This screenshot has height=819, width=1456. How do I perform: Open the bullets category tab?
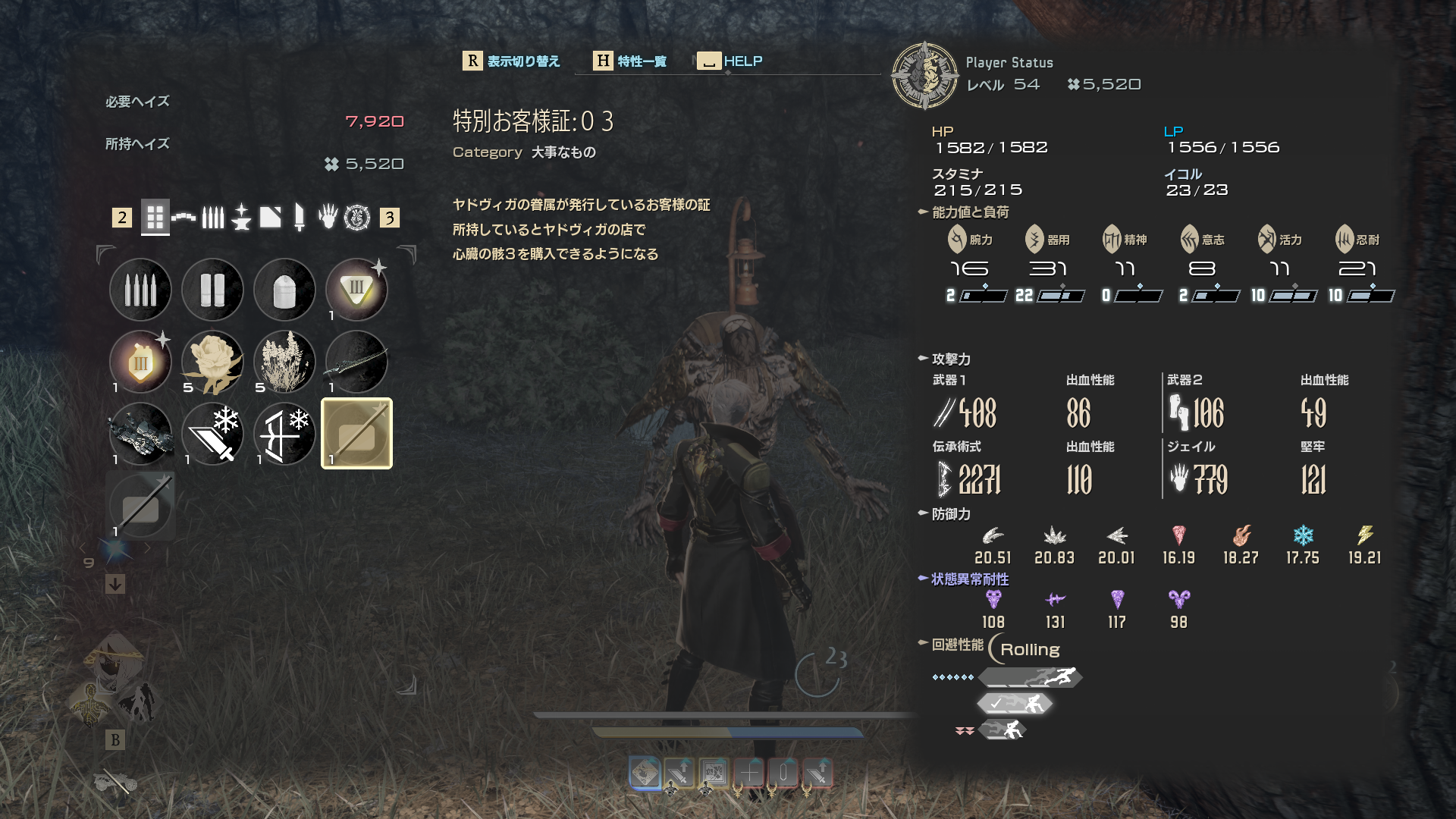click(213, 218)
